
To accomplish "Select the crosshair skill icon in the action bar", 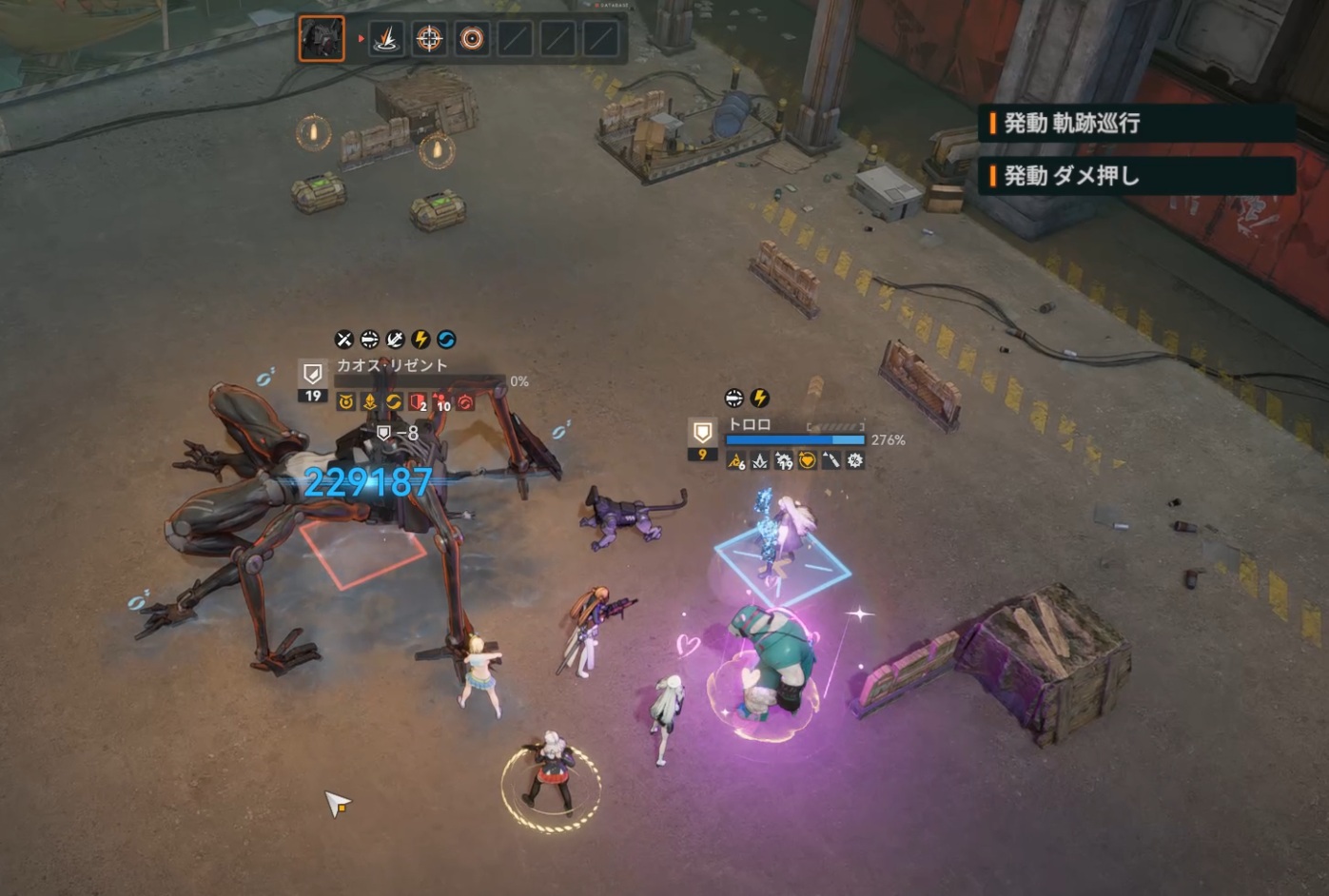I will [x=429, y=39].
